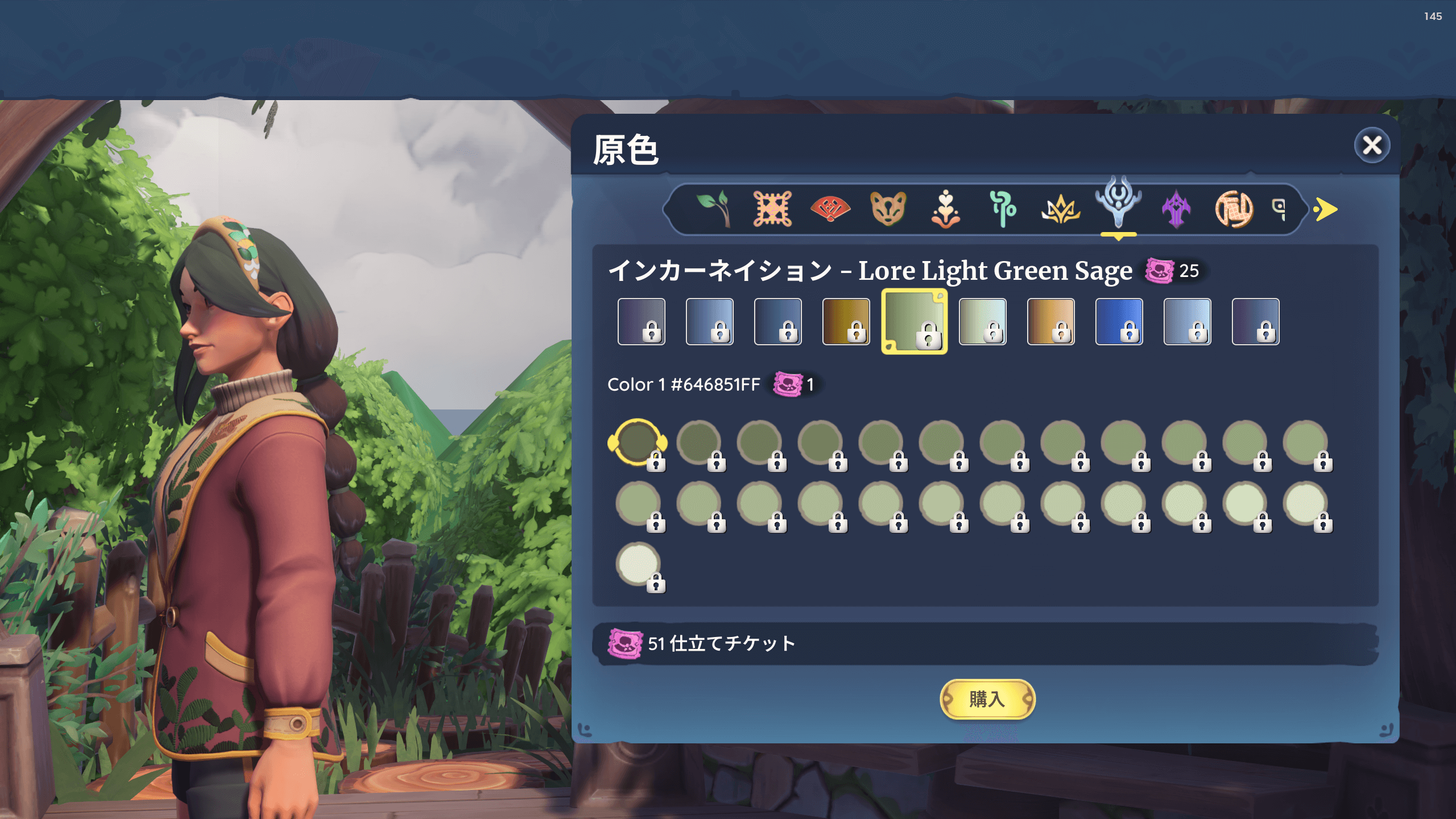The height and width of the screenshot is (819, 1456).
Task: Open the teal curled staff tab
Action: (1003, 209)
